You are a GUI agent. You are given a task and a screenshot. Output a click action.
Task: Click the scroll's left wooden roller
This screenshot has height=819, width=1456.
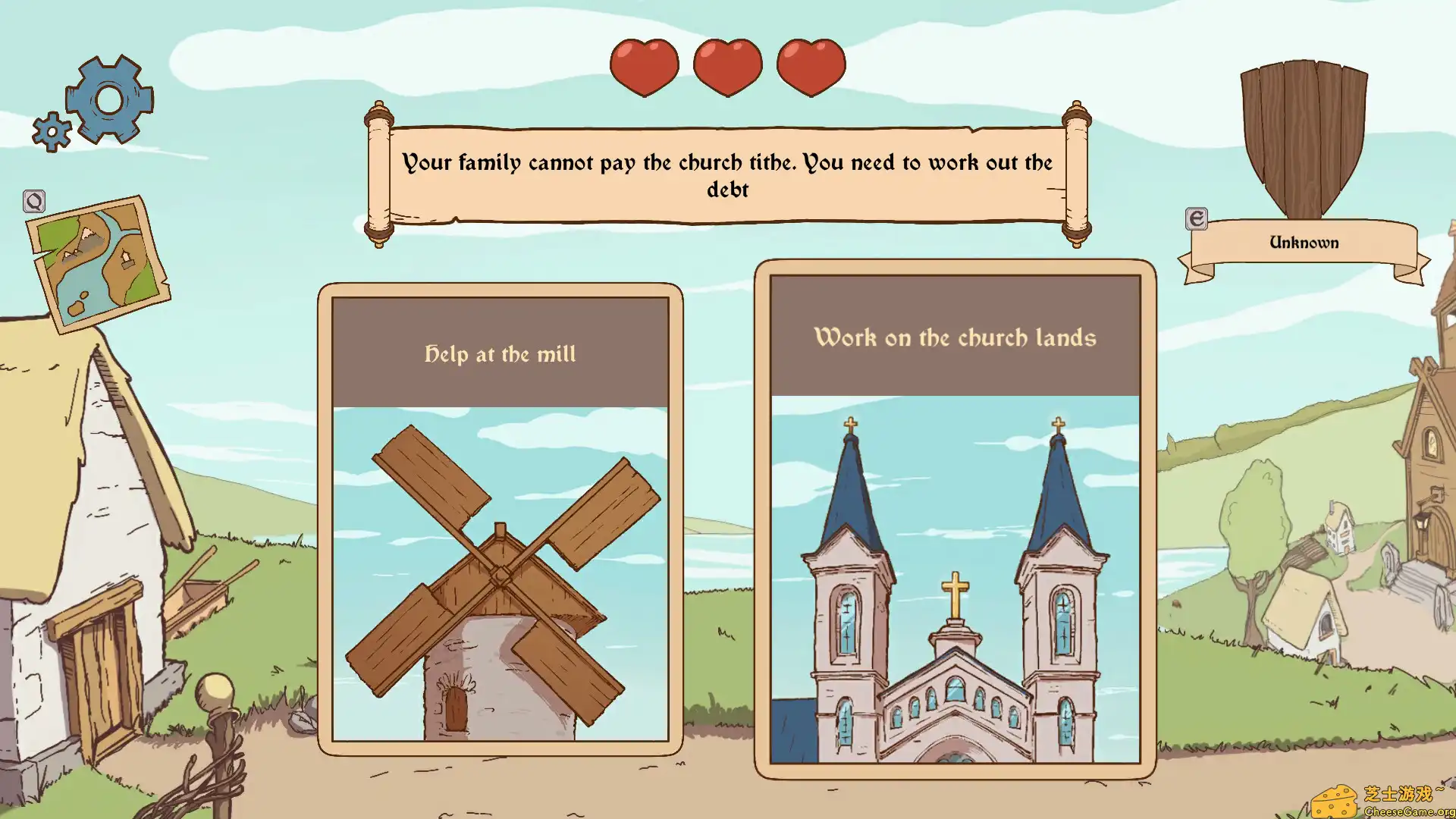[x=377, y=173]
